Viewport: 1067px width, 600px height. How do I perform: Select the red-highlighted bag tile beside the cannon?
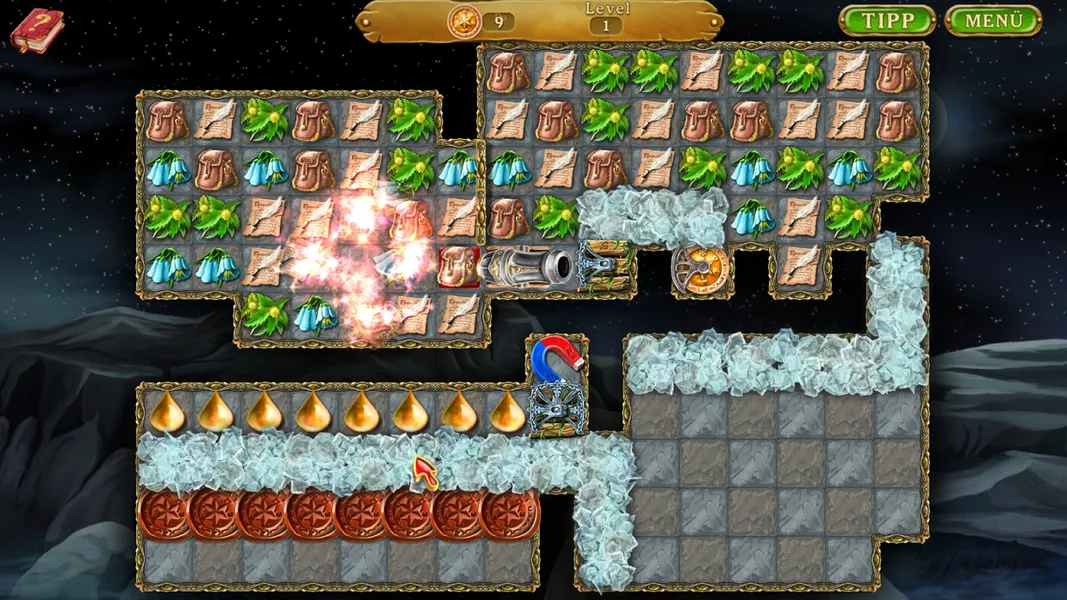click(x=459, y=267)
